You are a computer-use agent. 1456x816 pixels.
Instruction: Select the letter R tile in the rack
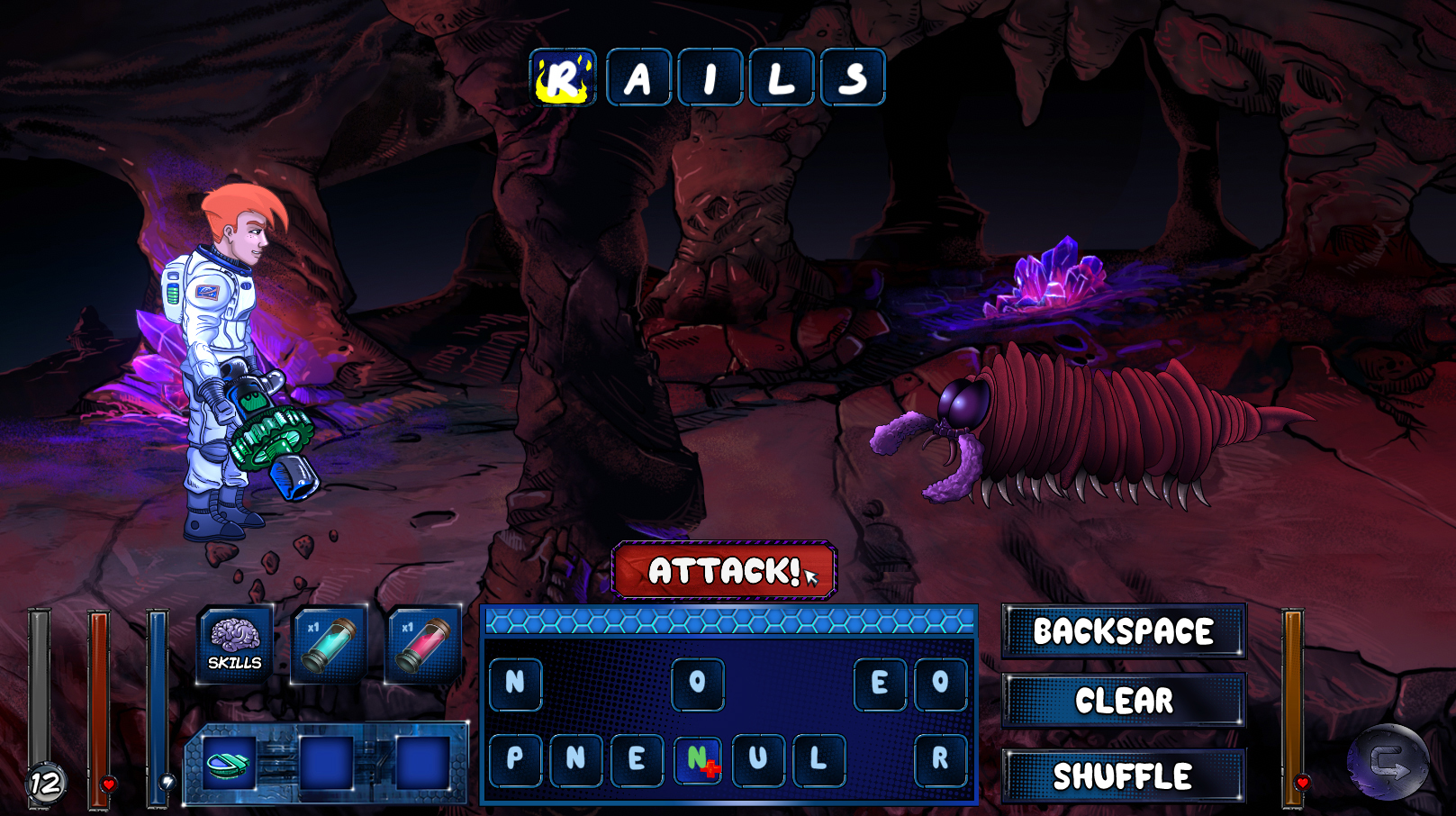(x=940, y=758)
